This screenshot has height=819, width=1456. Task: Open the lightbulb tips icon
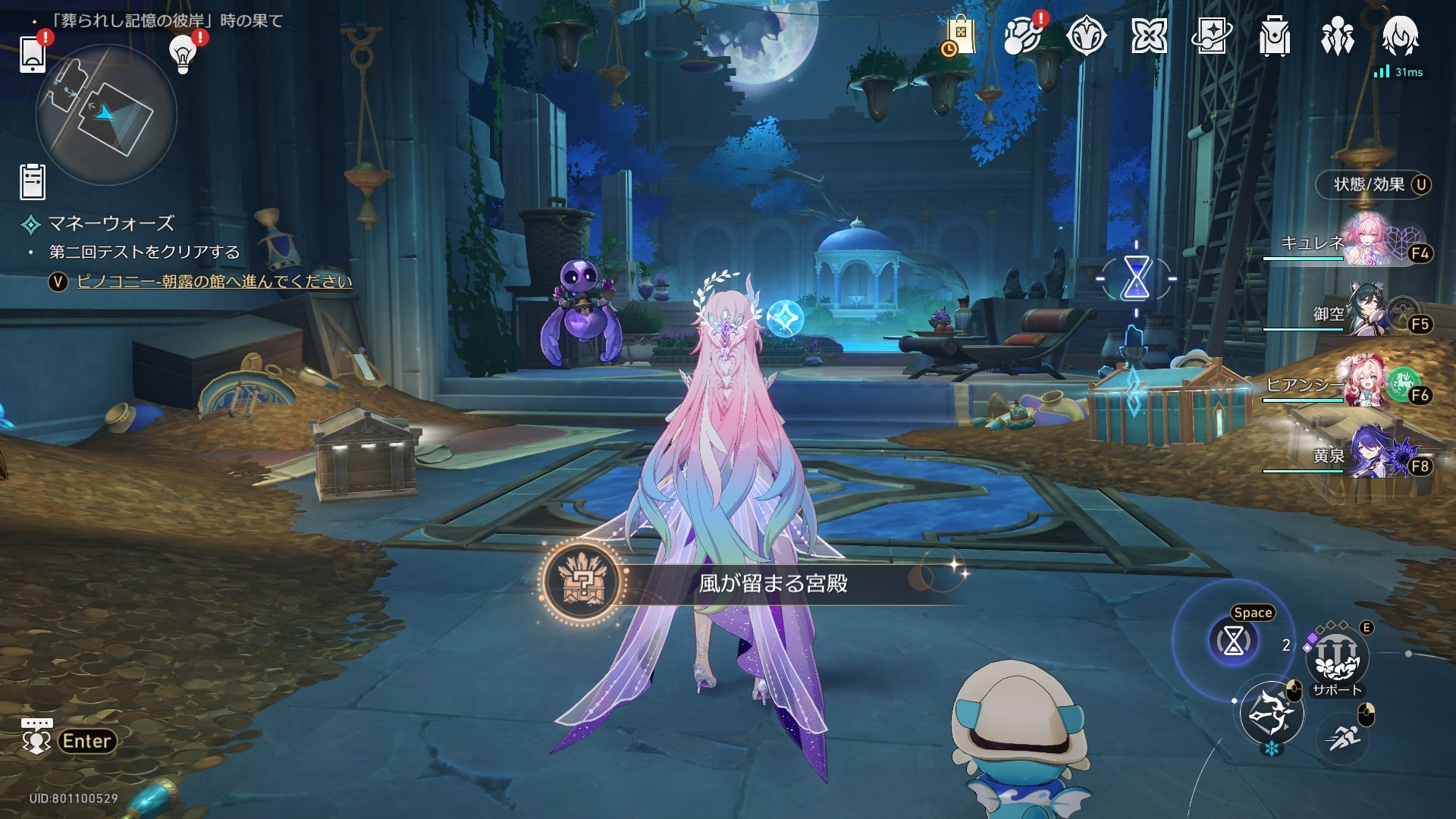pos(183,53)
